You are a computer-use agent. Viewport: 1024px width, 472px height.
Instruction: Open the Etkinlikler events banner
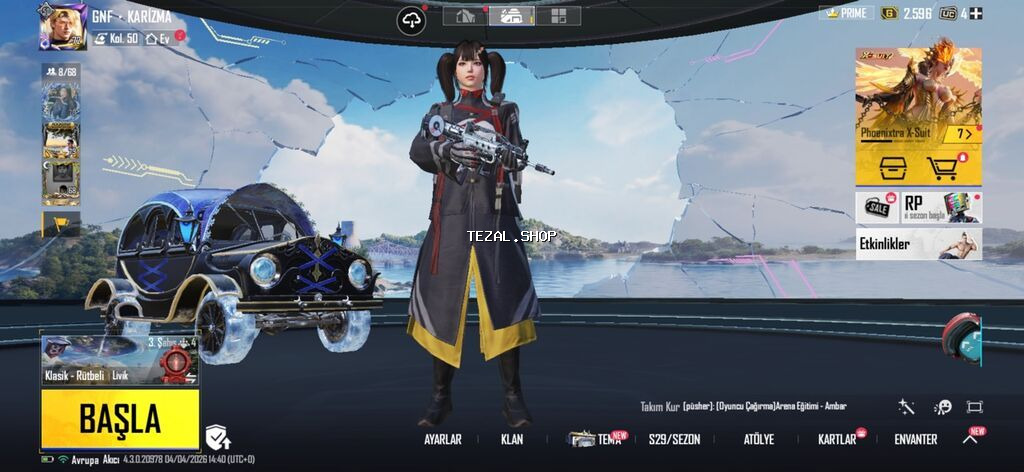pos(918,243)
